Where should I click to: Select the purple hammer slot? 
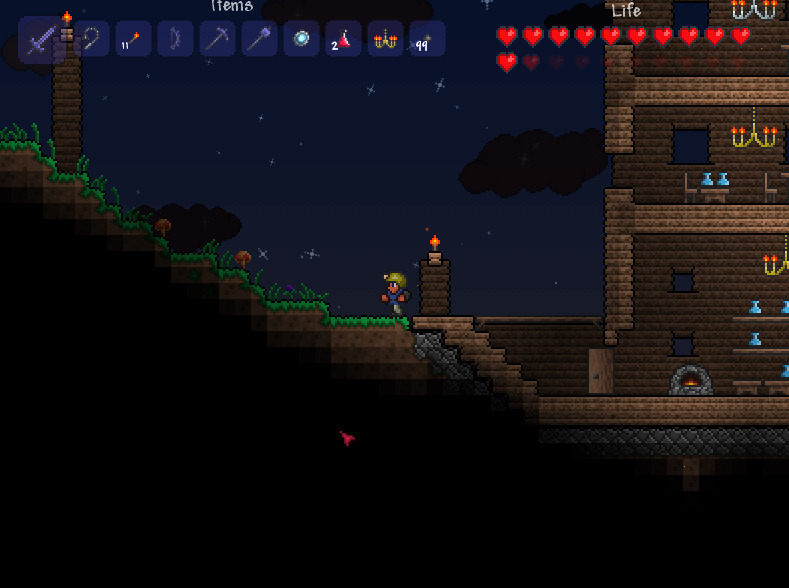click(x=259, y=39)
